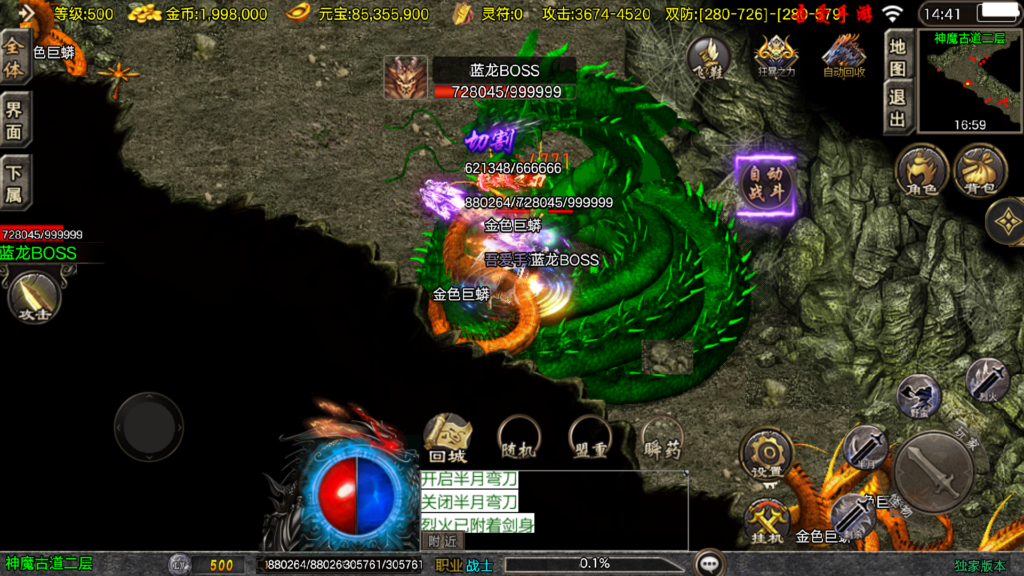This screenshot has height=576, width=1024.
Task: Open the 背包 backpack
Action: coord(980,170)
